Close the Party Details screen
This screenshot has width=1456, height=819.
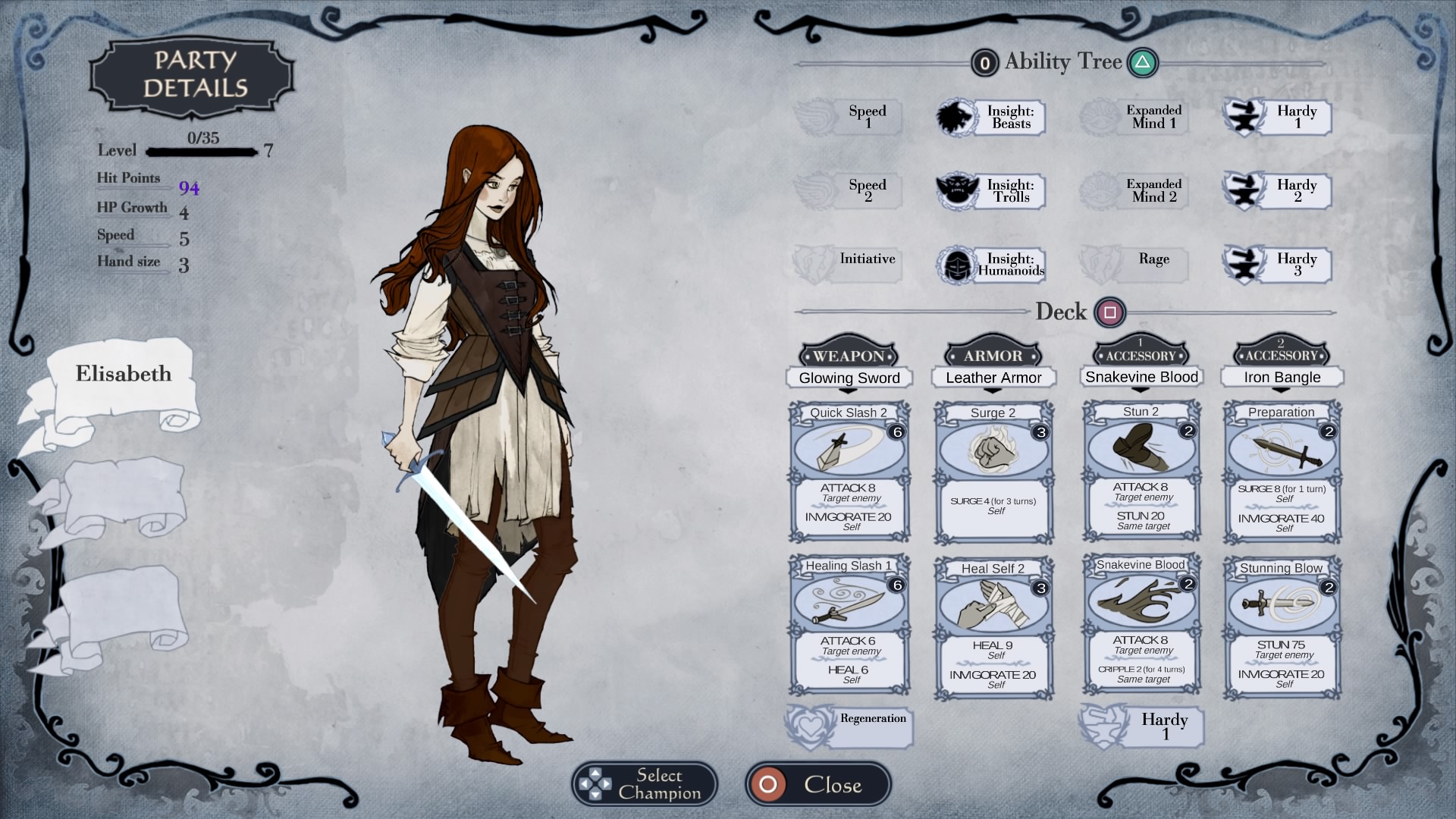[817, 784]
